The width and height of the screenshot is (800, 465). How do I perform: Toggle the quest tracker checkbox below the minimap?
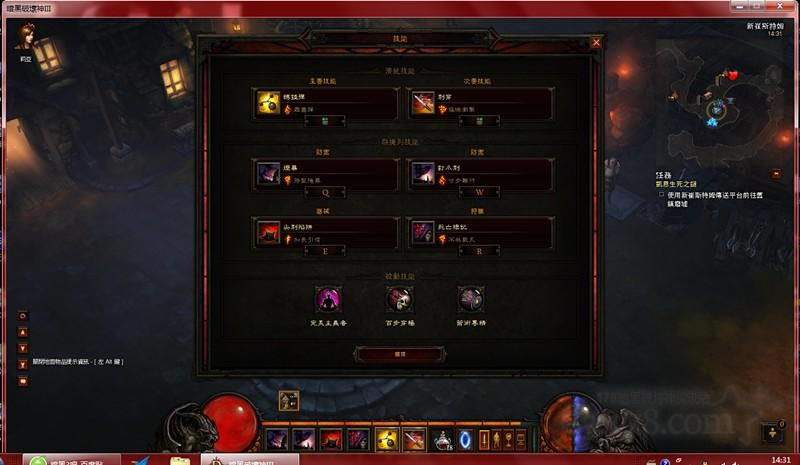pos(660,195)
